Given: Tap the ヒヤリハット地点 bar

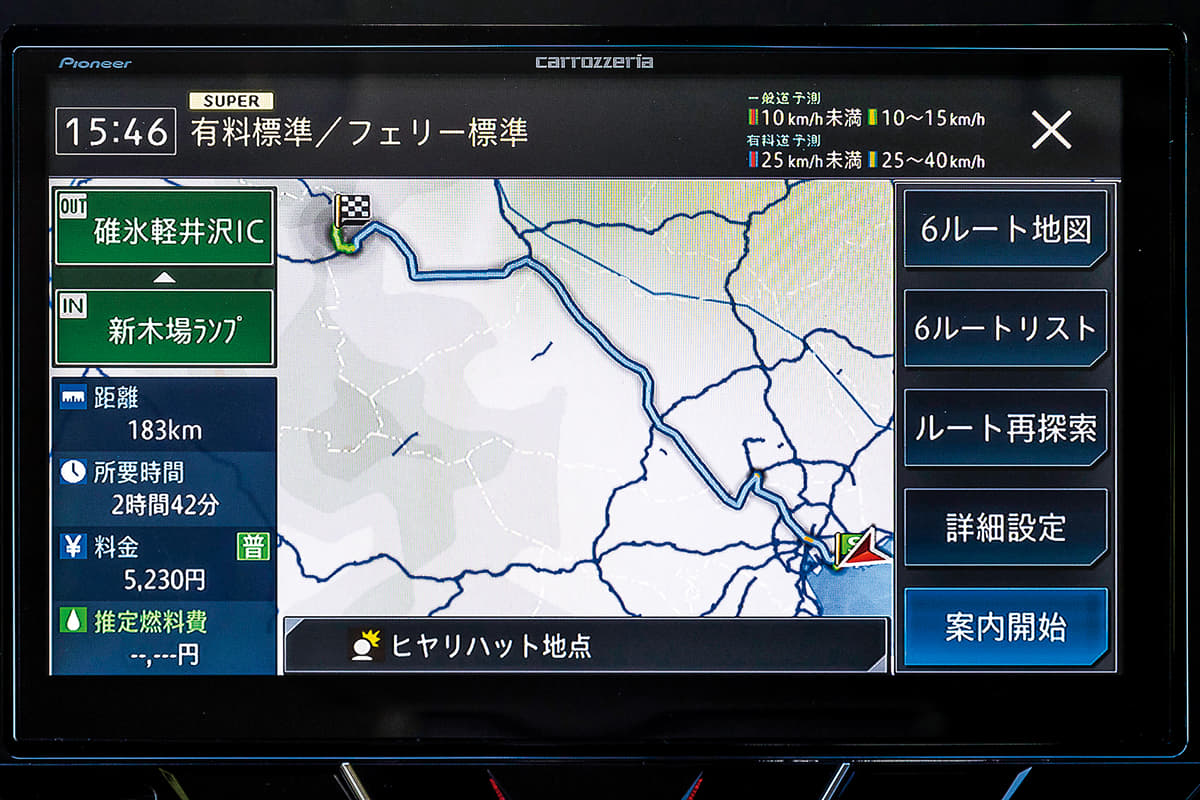Looking at the screenshot, I should 585,645.
